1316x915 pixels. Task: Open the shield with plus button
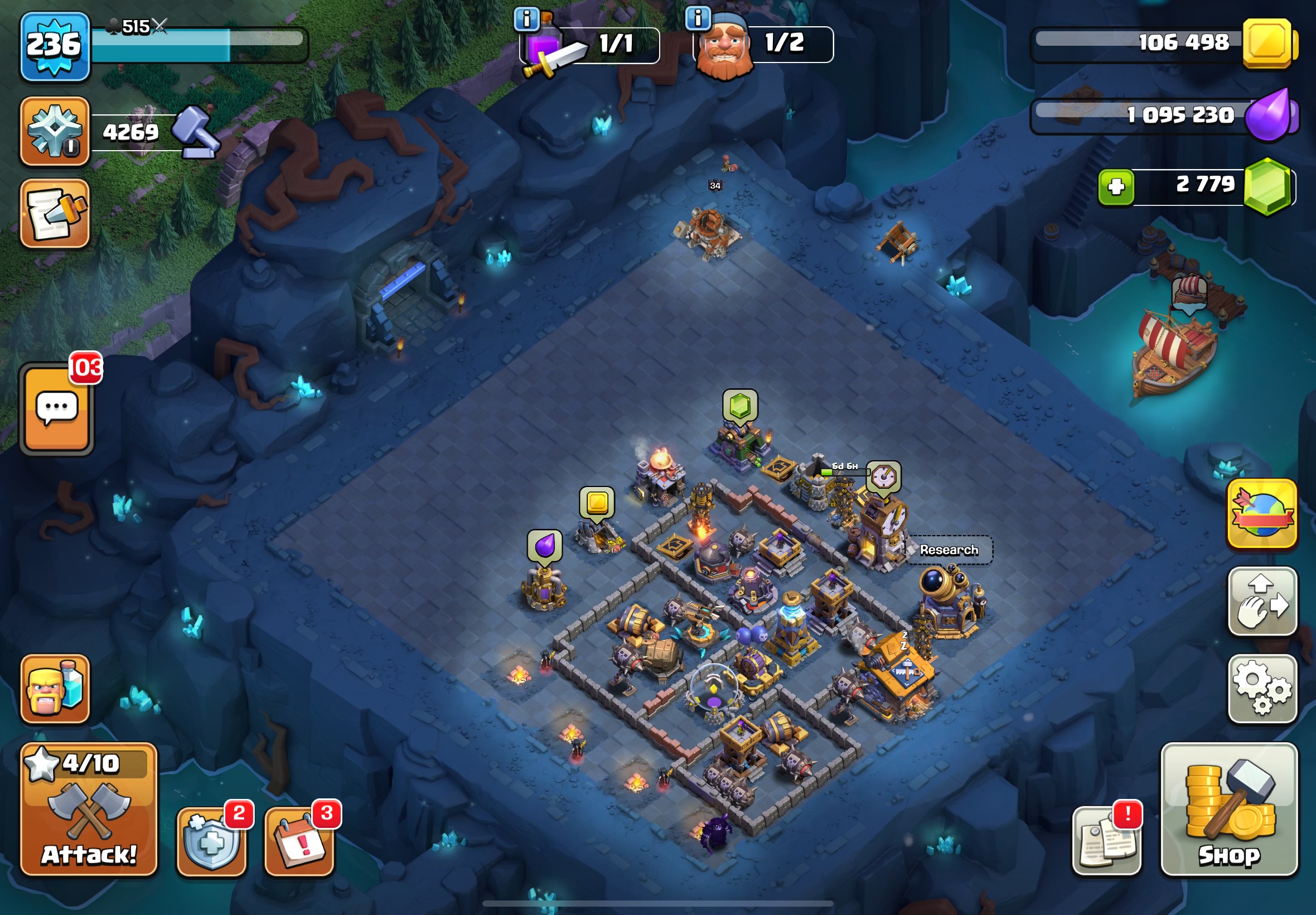point(211,841)
